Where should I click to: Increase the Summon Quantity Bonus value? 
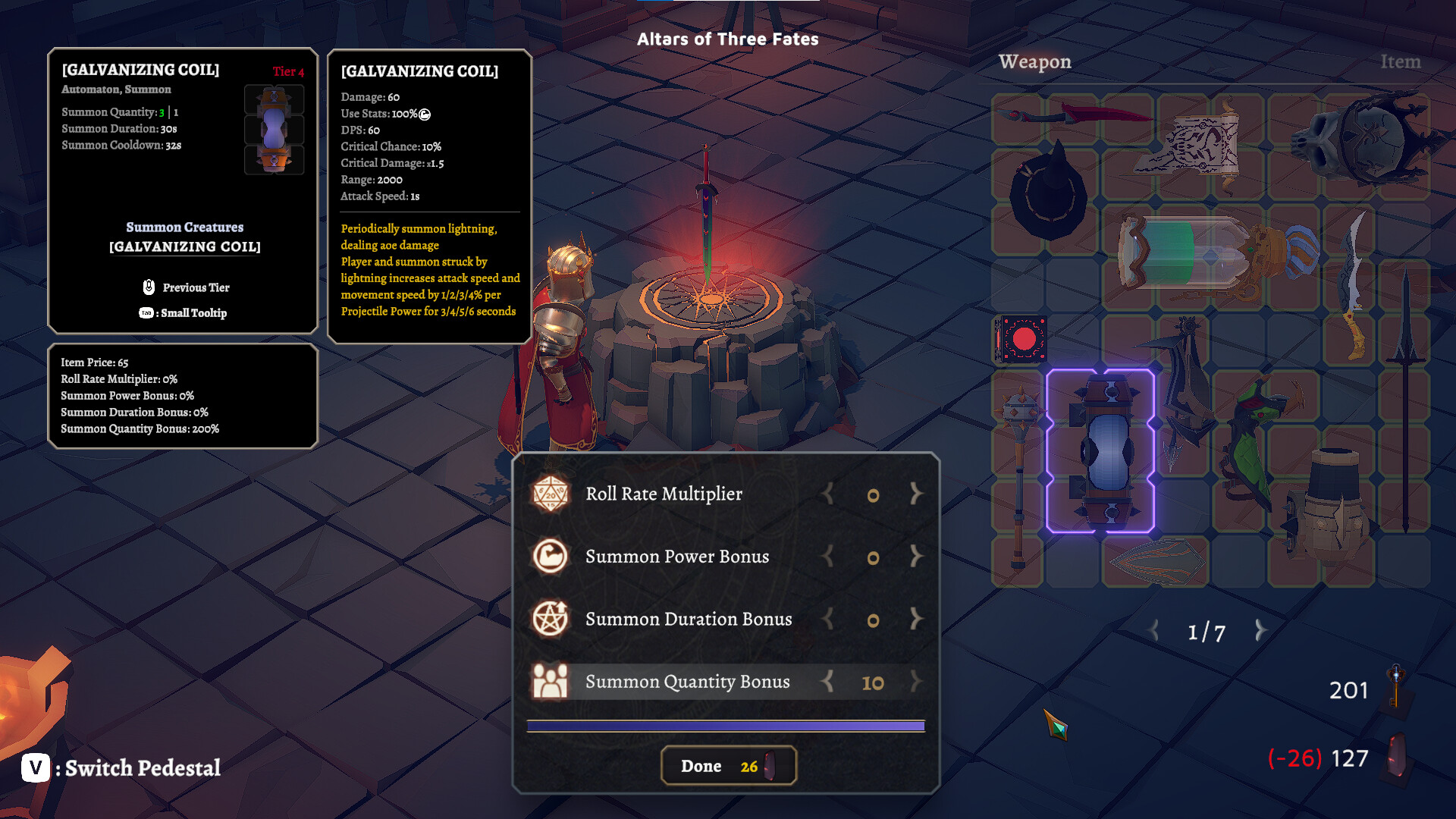pos(915,682)
